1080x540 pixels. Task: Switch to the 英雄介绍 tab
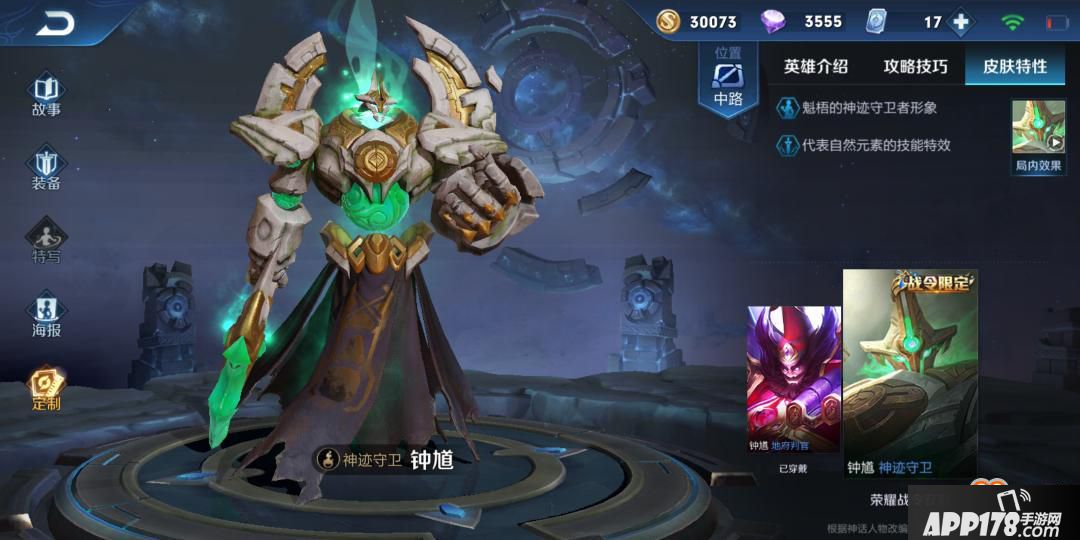coord(815,66)
